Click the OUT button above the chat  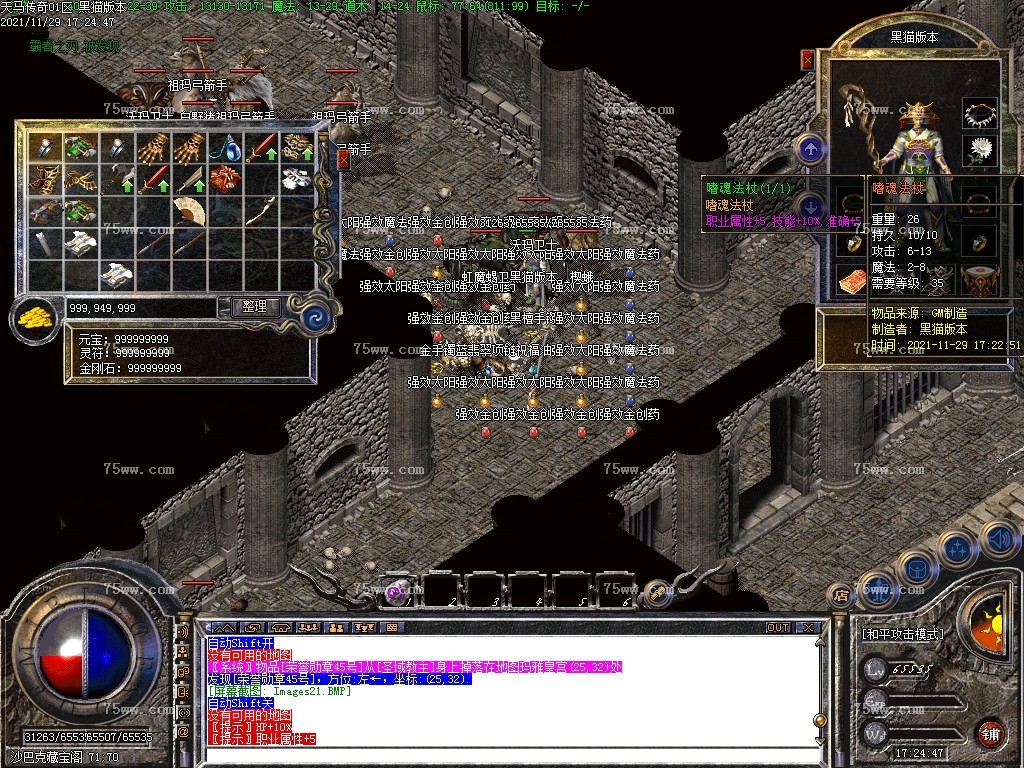777,628
